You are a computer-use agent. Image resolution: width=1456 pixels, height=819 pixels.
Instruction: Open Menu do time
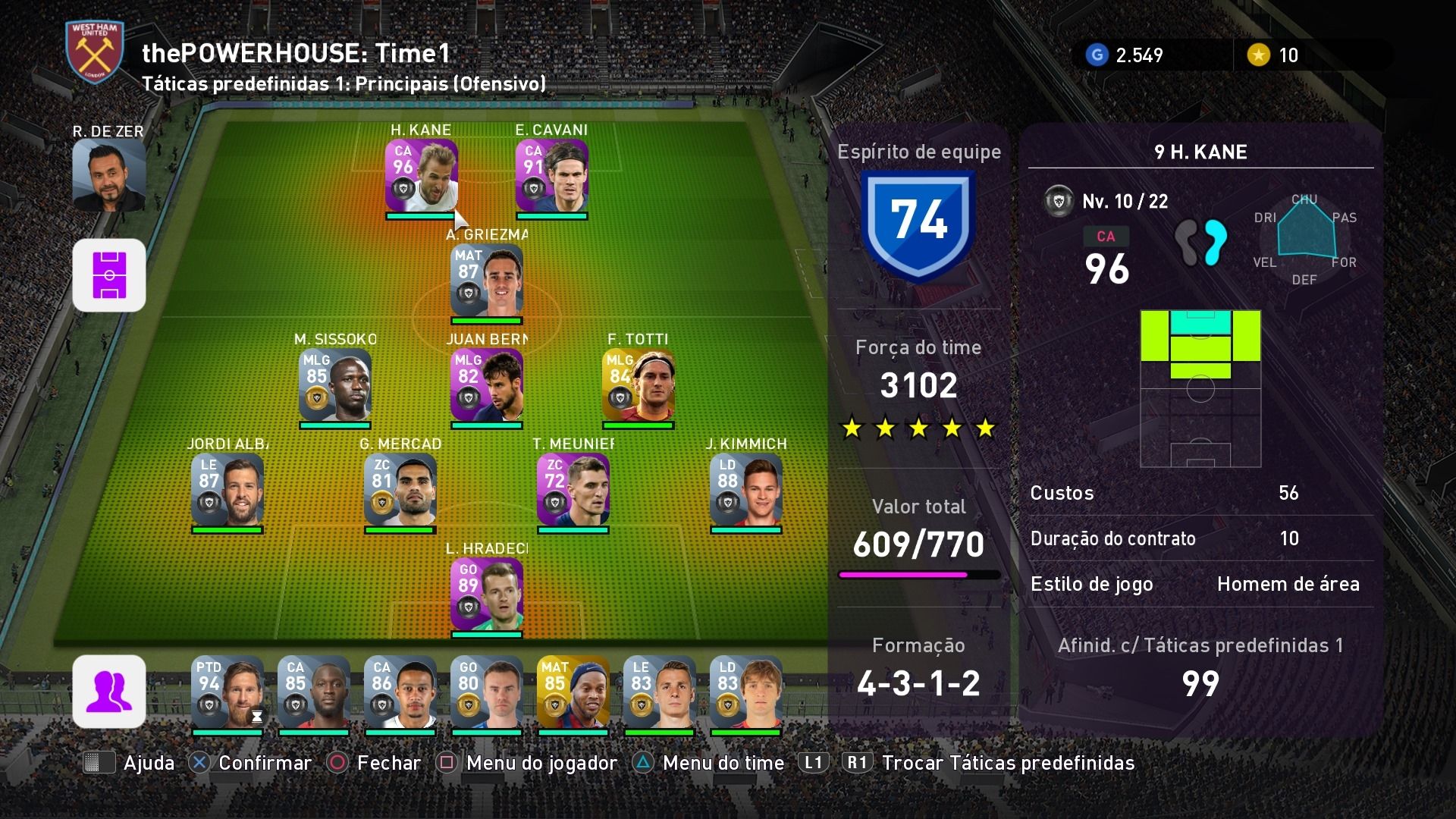(x=721, y=763)
